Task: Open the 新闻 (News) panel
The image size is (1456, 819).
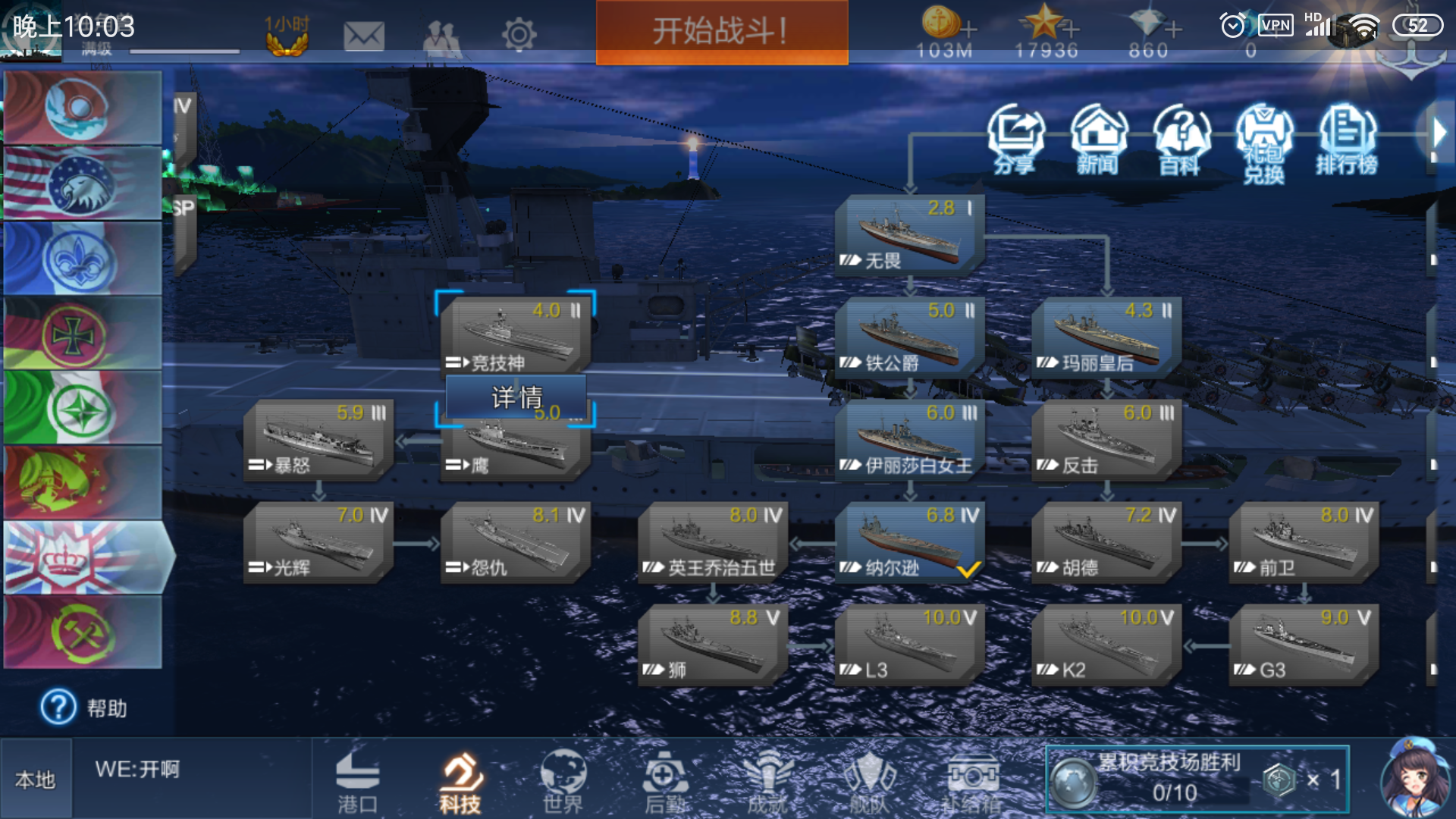Action: 1099,140
